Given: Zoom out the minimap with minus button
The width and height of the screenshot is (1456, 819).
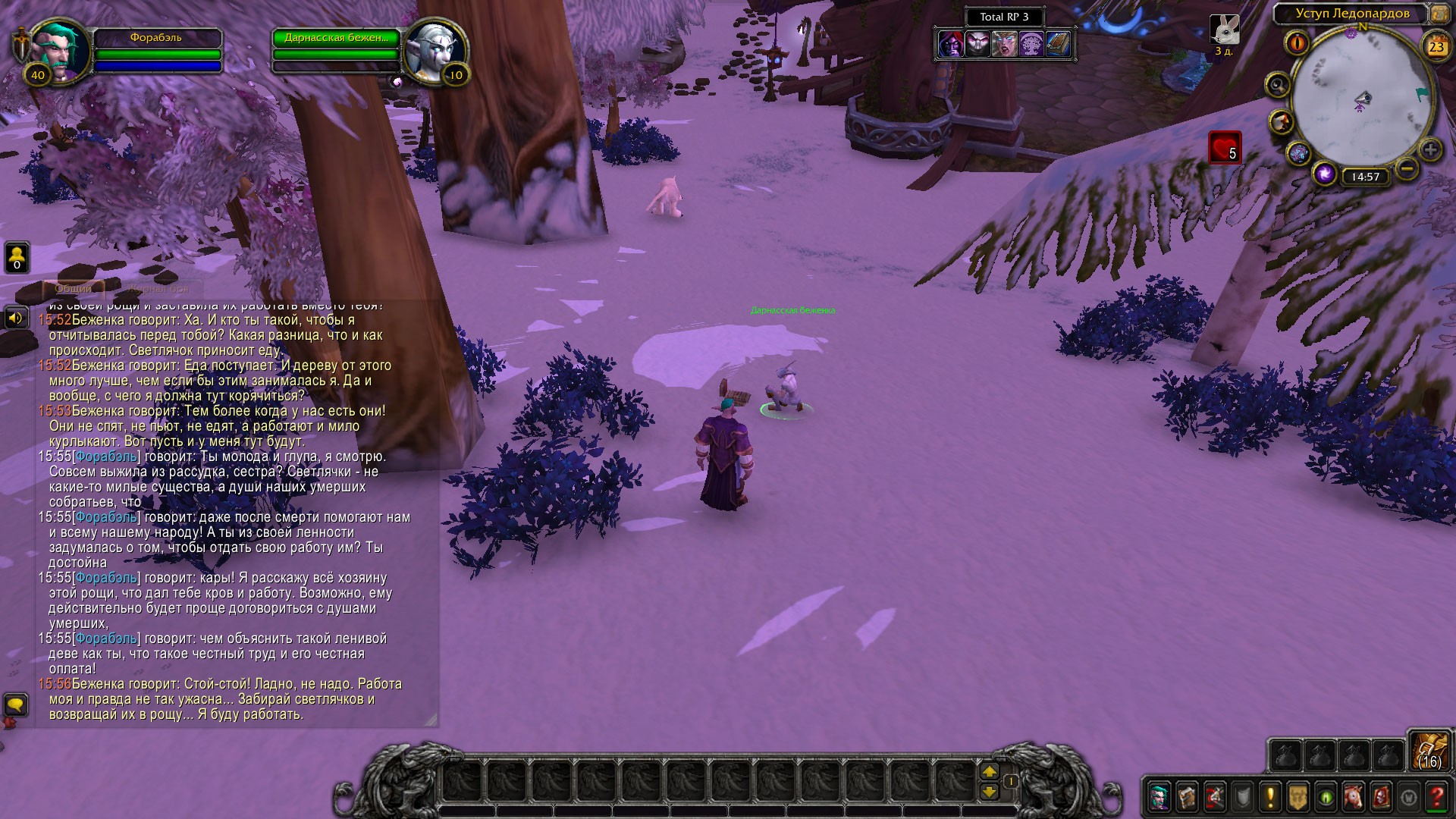Looking at the screenshot, I should tap(1407, 168).
